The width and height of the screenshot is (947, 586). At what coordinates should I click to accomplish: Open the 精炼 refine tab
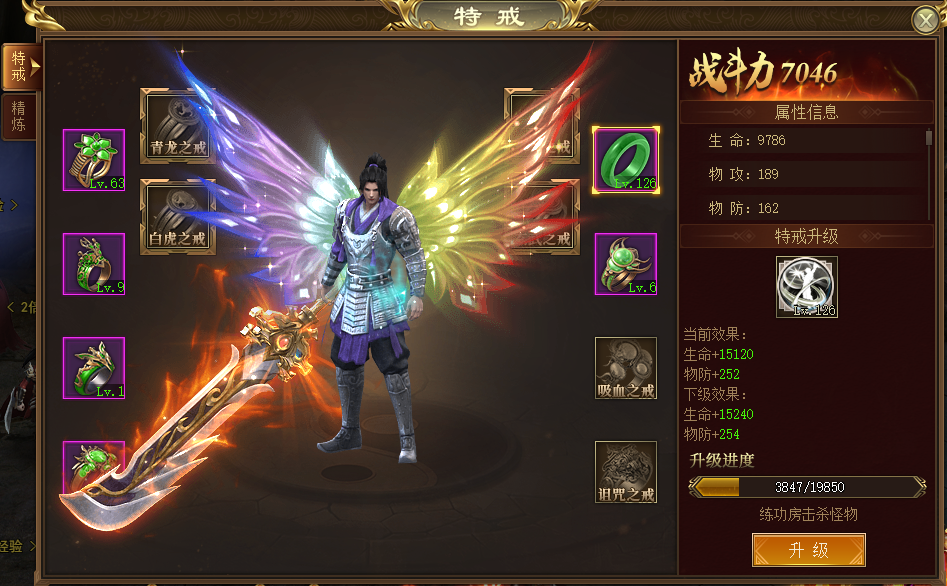click(19, 115)
